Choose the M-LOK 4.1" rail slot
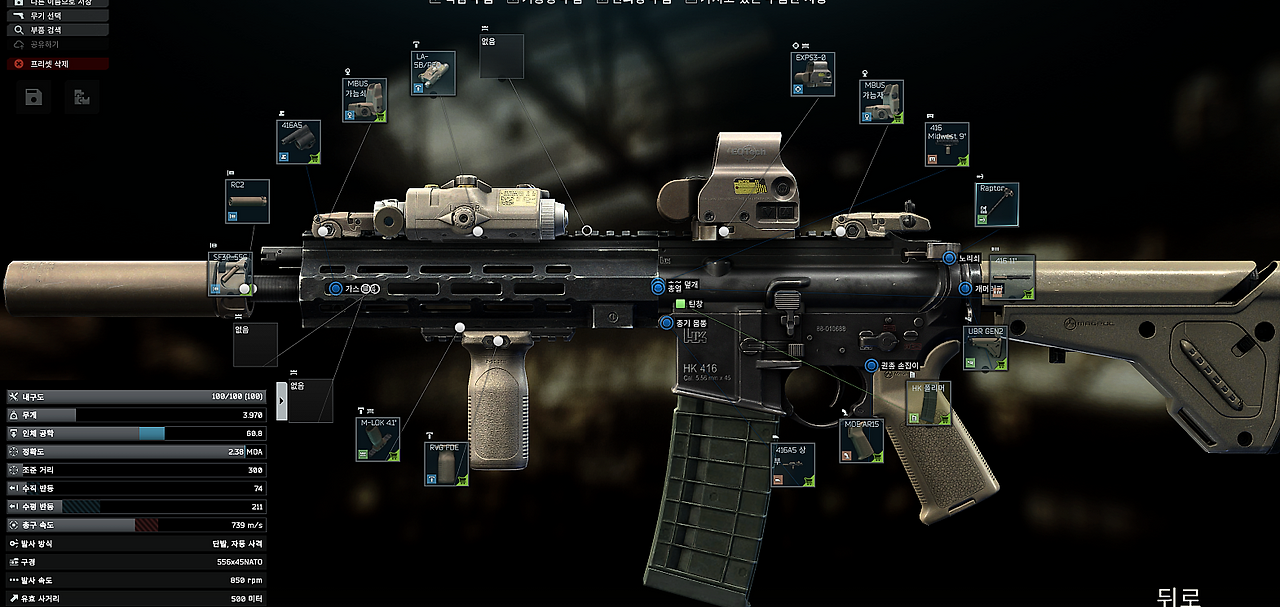Image resolution: width=1280 pixels, height=607 pixels. [378, 438]
